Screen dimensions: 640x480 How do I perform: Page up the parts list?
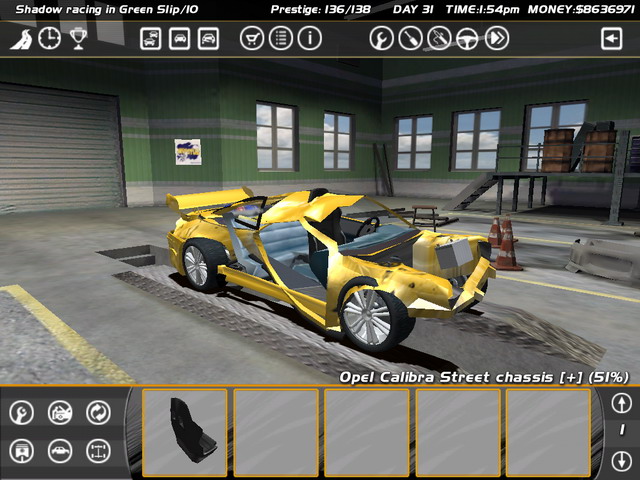(x=621, y=402)
